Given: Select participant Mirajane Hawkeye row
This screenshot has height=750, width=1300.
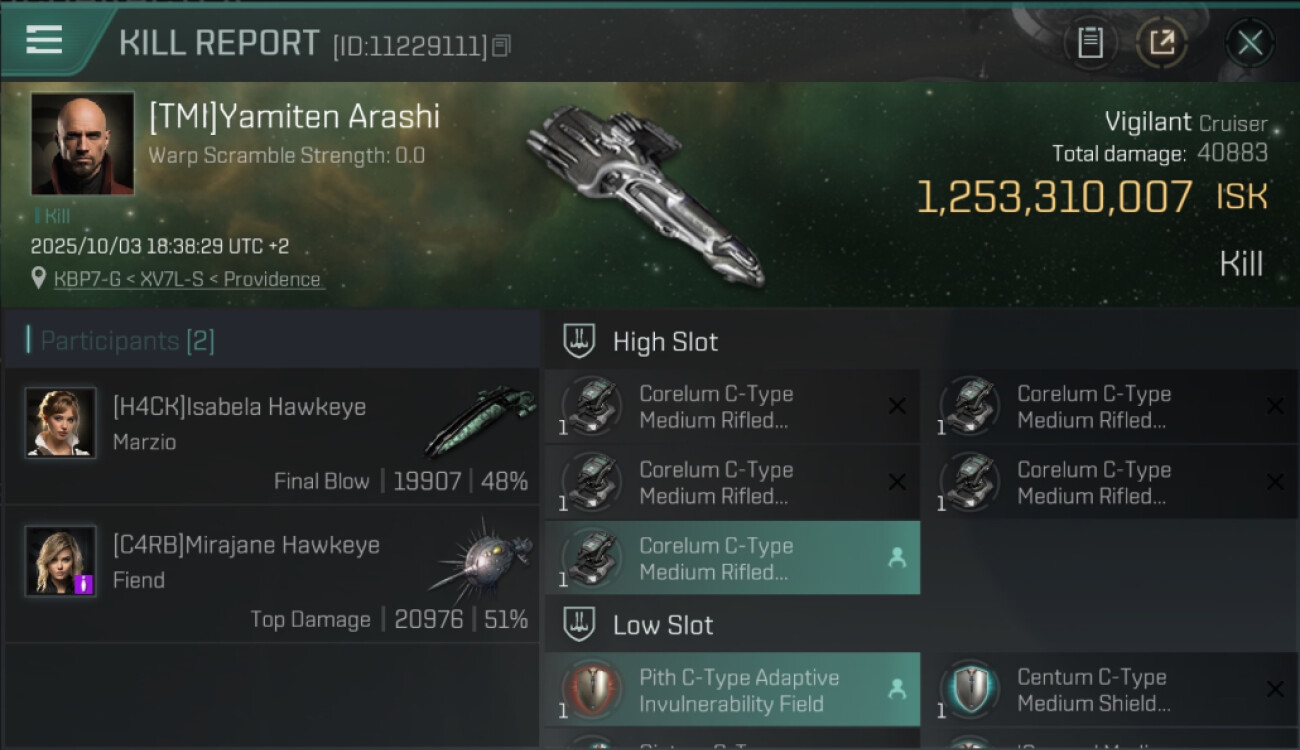Looking at the screenshot, I should coord(271,575).
